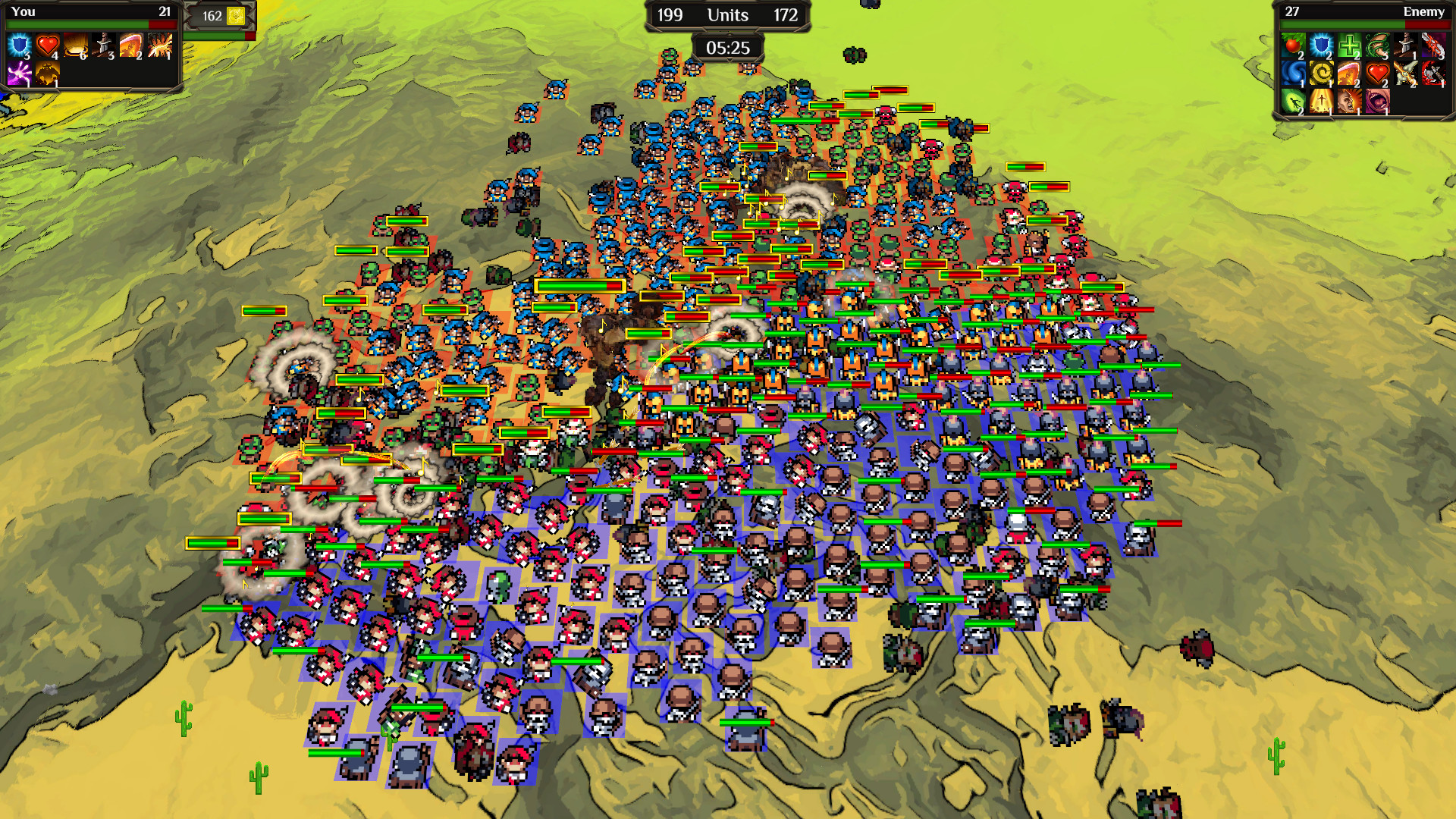
Task: Cast the purple lightning splash ability
Action: (x=20, y=74)
